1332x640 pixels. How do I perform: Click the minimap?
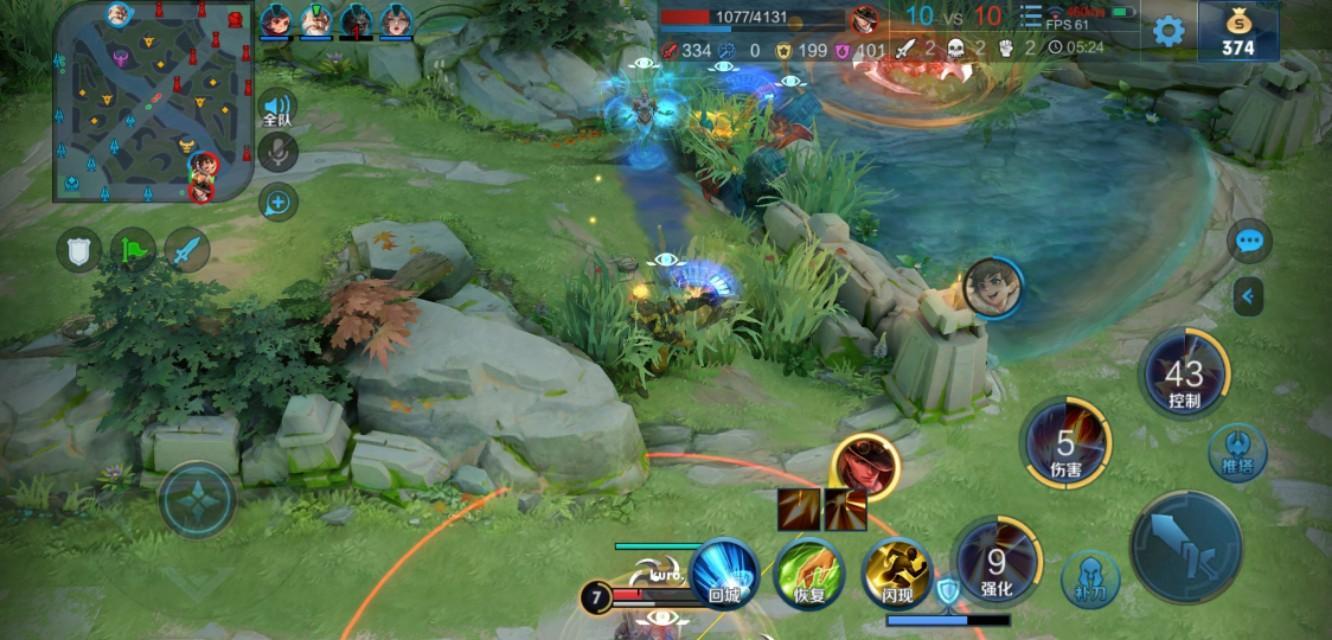point(153,101)
